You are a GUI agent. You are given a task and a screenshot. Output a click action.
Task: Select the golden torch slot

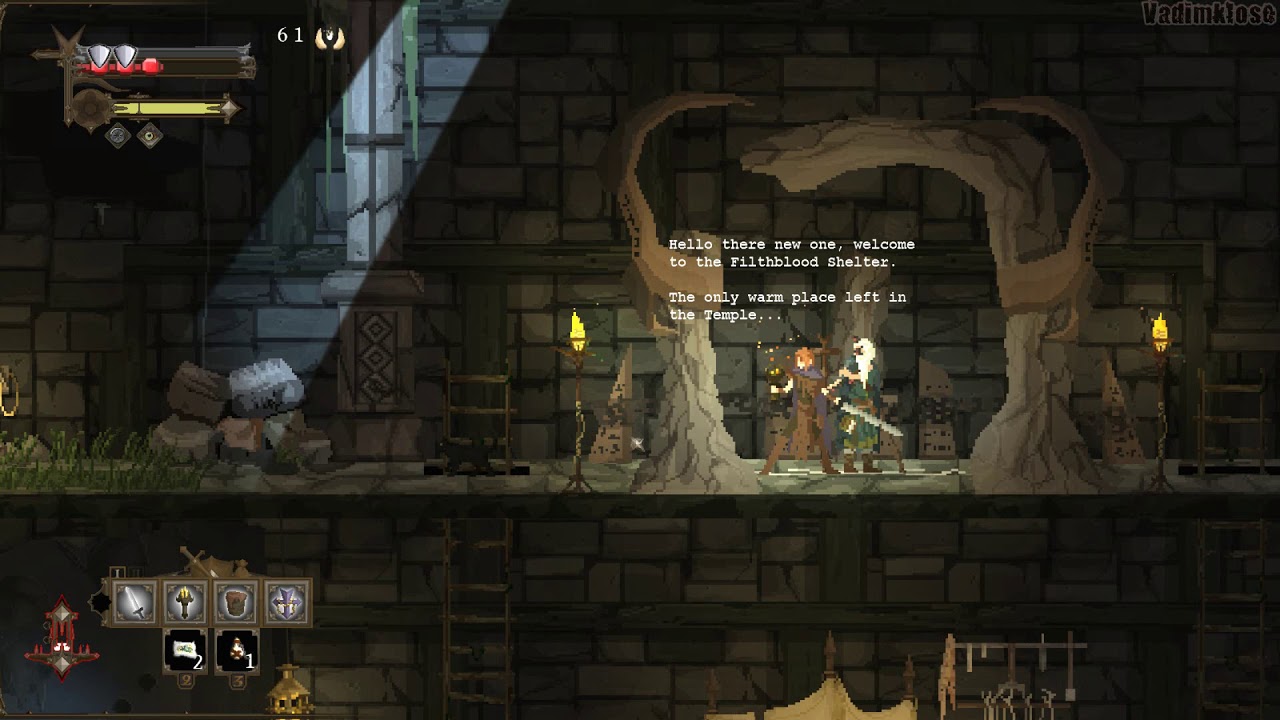click(x=185, y=603)
